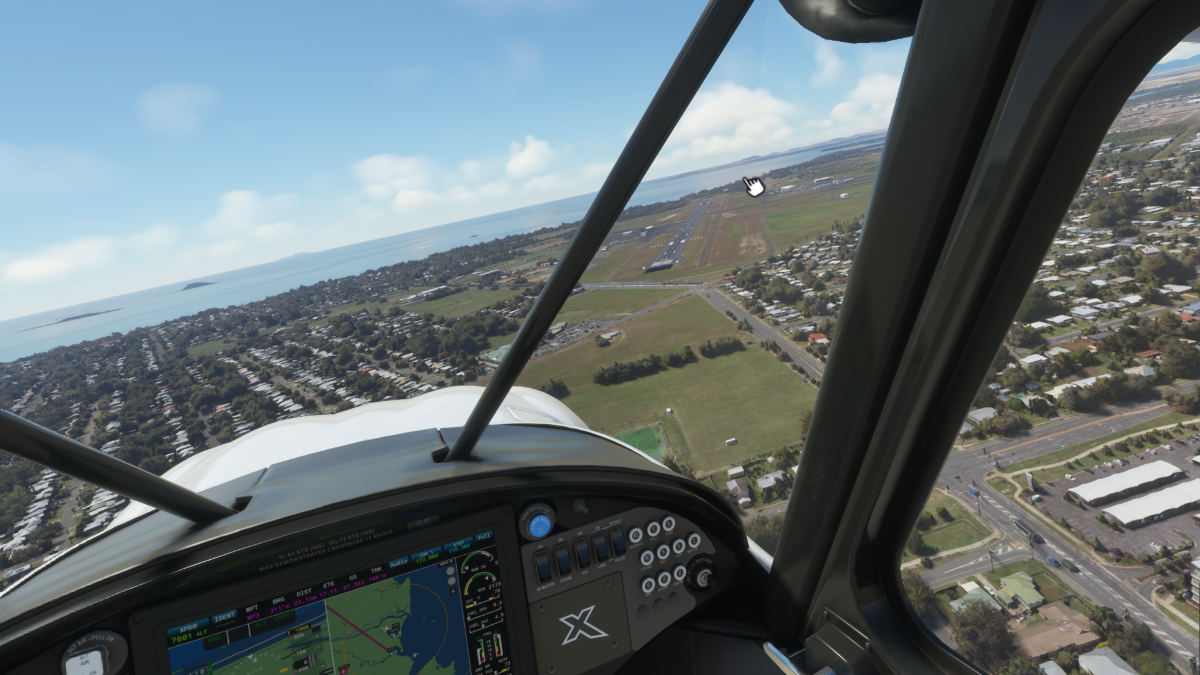Tap the Full screen-layout button
Image resolution: width=1200 pixels, height=675 pixels.
(484, 537)
